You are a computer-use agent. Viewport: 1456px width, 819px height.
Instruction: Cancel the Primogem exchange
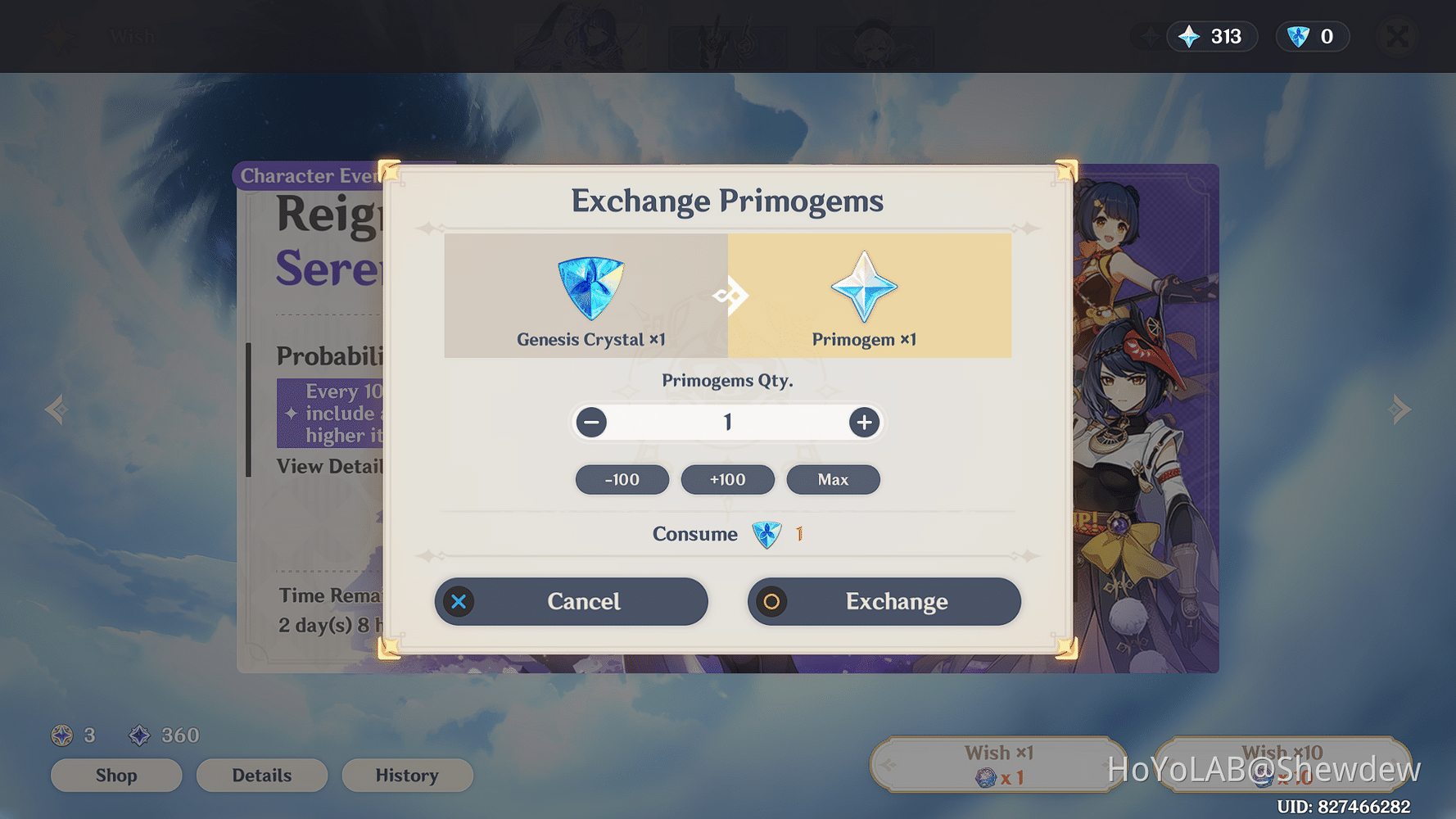click(x=571, y=601)
